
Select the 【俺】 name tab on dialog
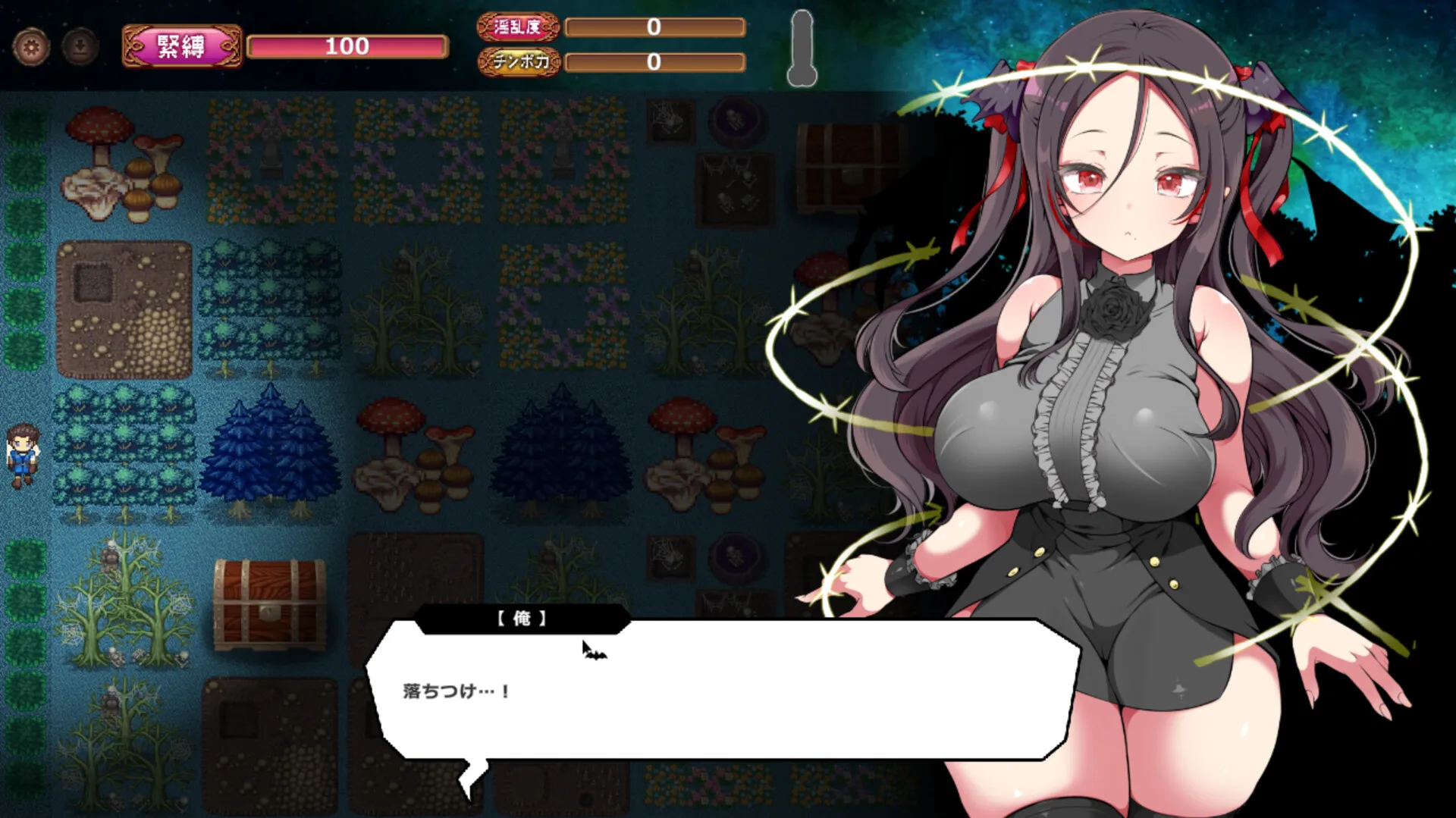pyautogui.click(x=522, y=618)
